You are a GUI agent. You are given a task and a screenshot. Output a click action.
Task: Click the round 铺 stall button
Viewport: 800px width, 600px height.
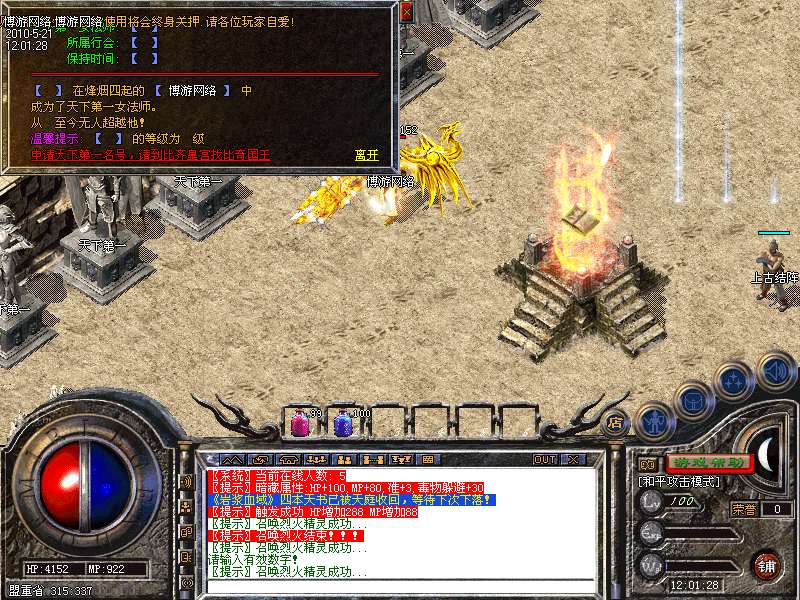point(767,564)
